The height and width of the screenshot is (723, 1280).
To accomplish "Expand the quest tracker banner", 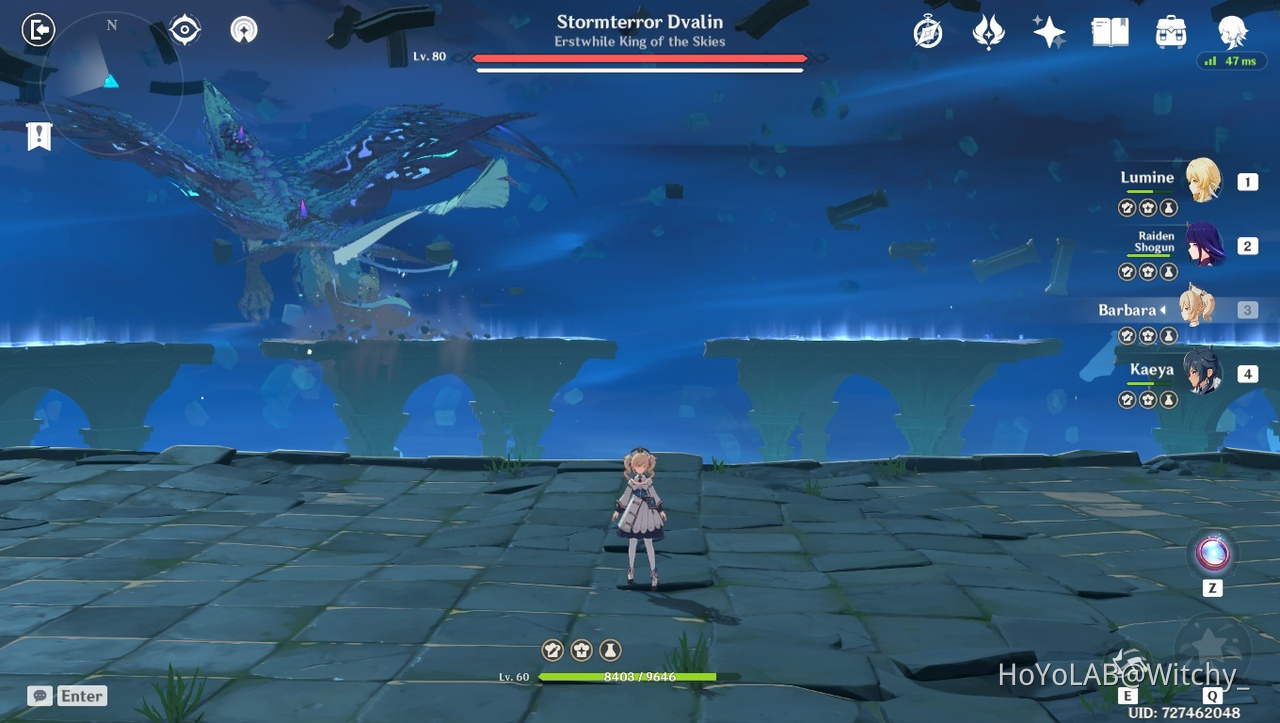I will (x=38, y=136).
